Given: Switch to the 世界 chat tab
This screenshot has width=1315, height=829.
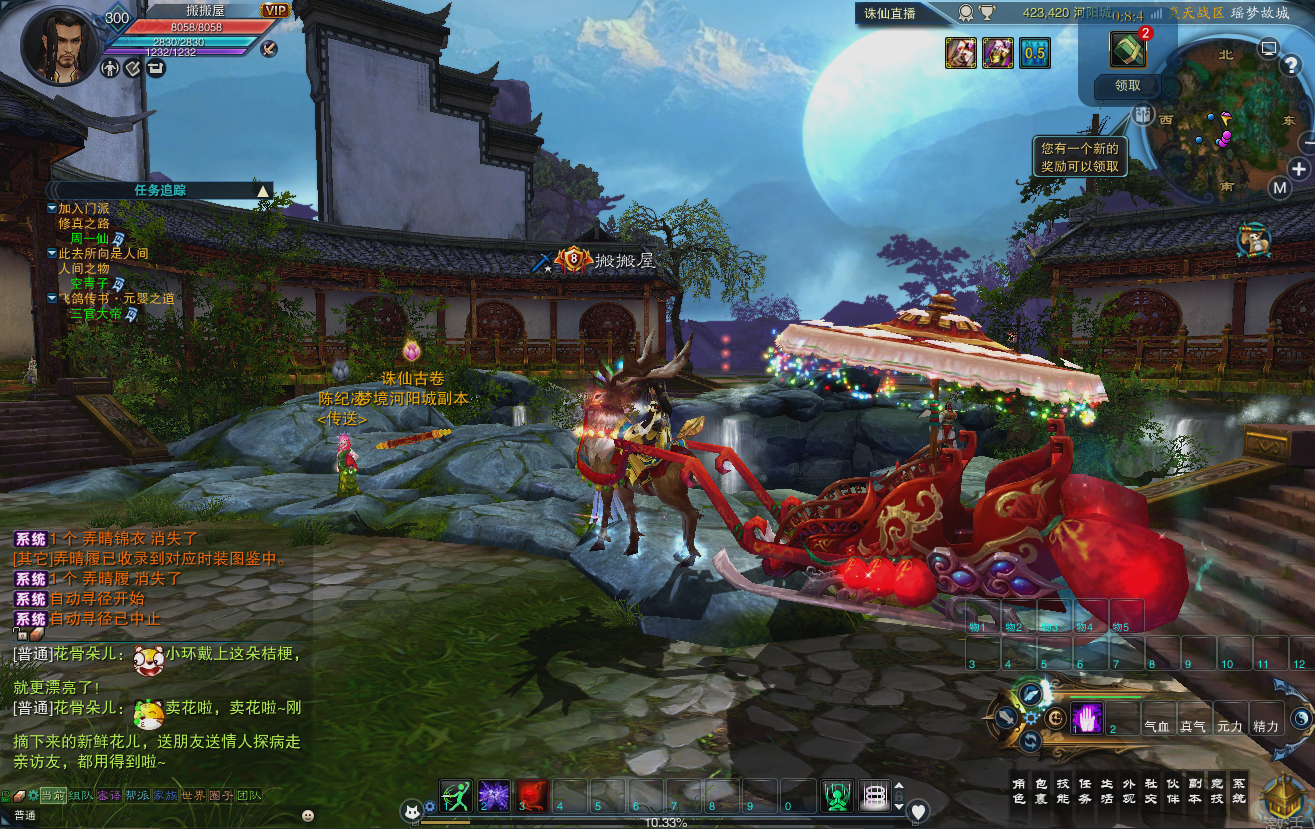Looking at the screenshot, I should point(193,796).
